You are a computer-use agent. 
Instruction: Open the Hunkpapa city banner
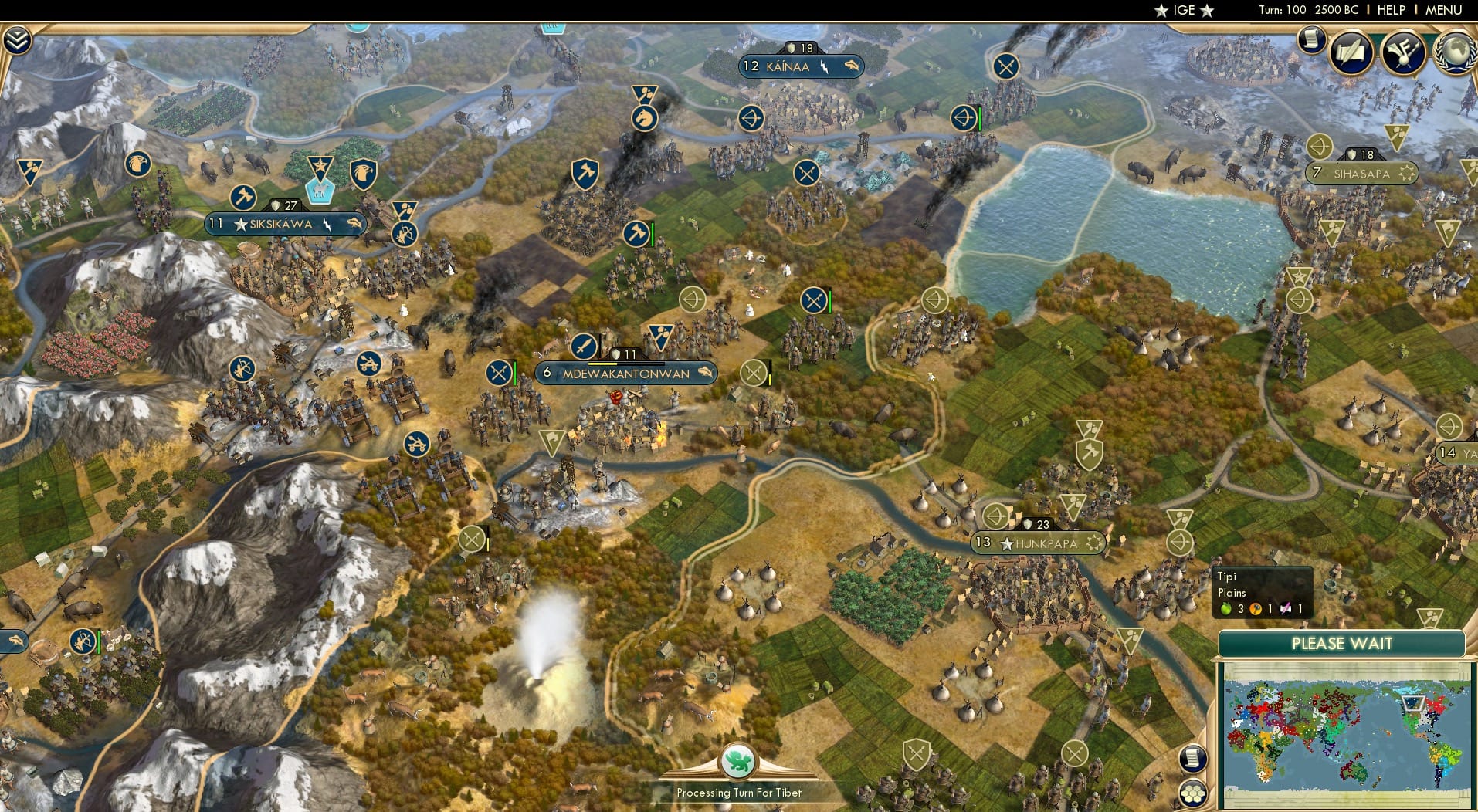point(1039,543)
